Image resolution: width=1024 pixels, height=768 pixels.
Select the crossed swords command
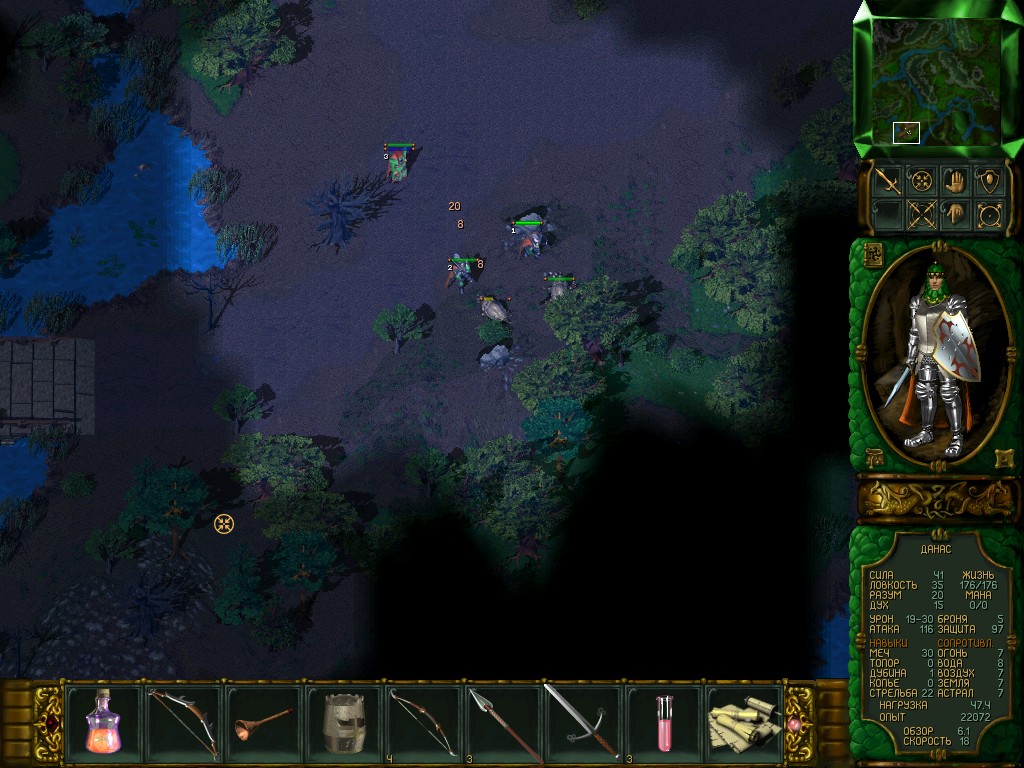pyautogui.click(x=921, y=214)
